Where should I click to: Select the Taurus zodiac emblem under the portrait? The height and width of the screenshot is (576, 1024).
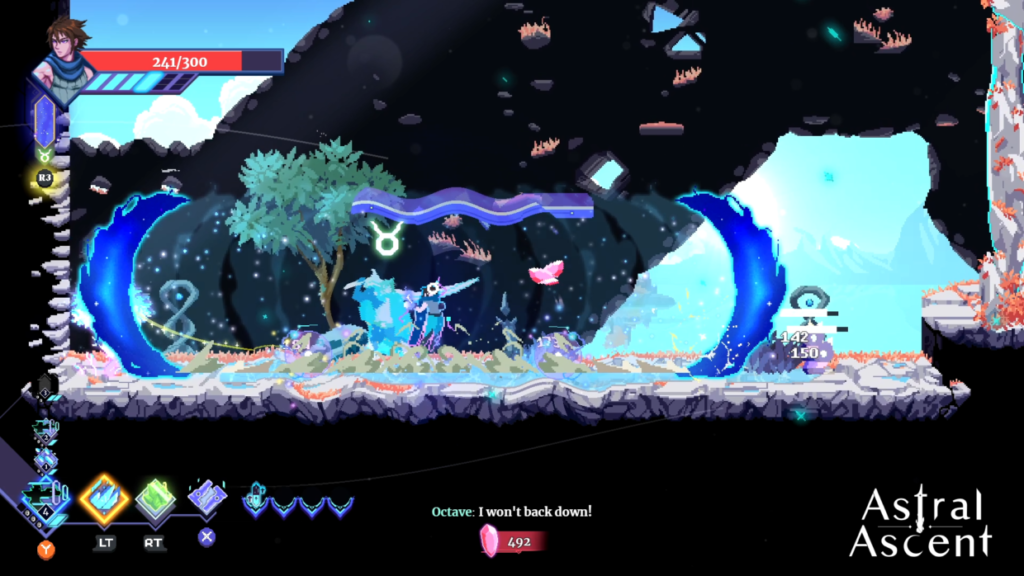pyautogui.click(x=44, y=156)
